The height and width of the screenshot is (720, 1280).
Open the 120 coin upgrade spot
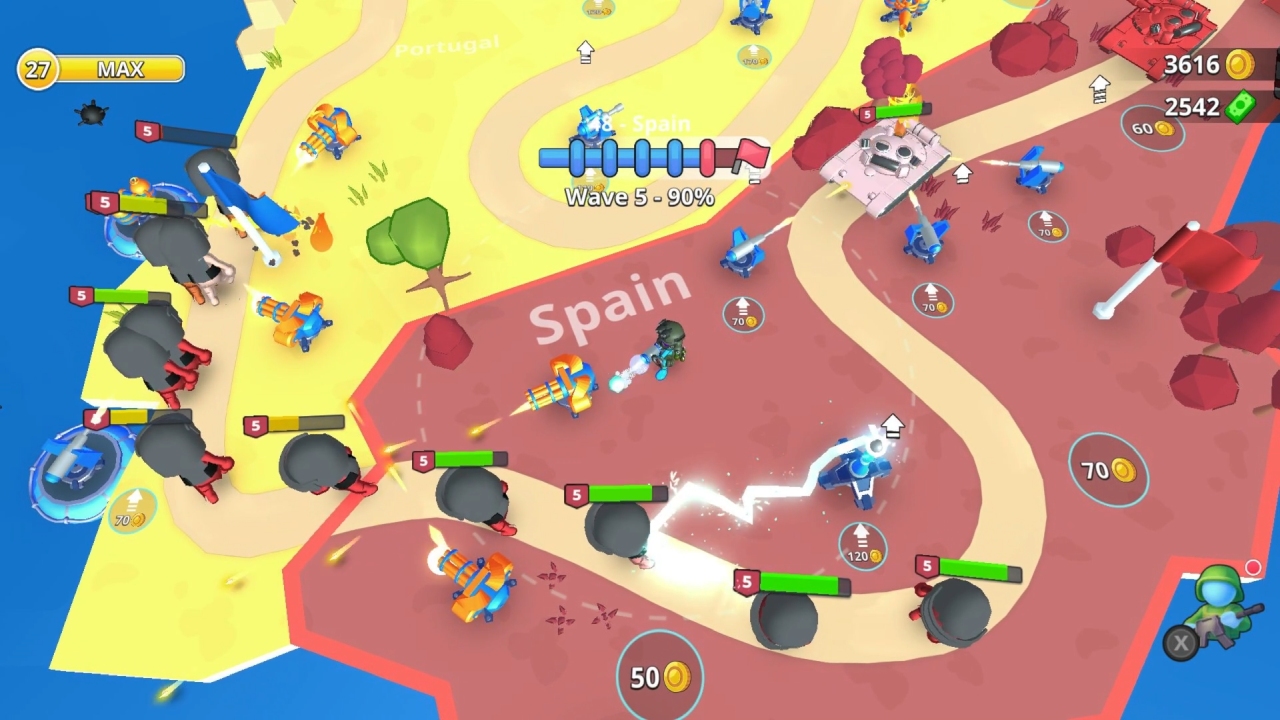pyautogui.click(x=861, y=543)
